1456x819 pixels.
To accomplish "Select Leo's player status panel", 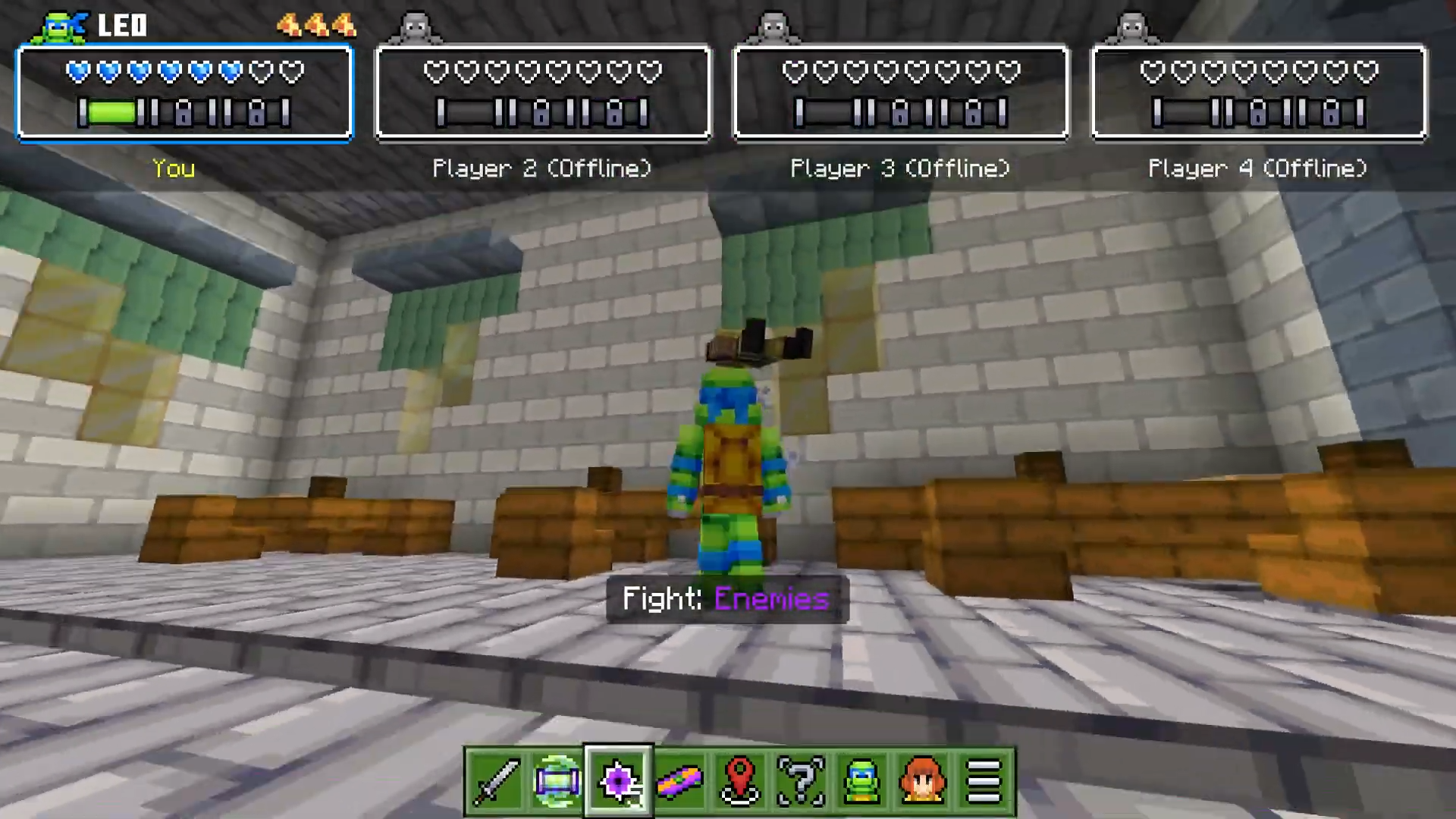I will [x=185, y=93].
